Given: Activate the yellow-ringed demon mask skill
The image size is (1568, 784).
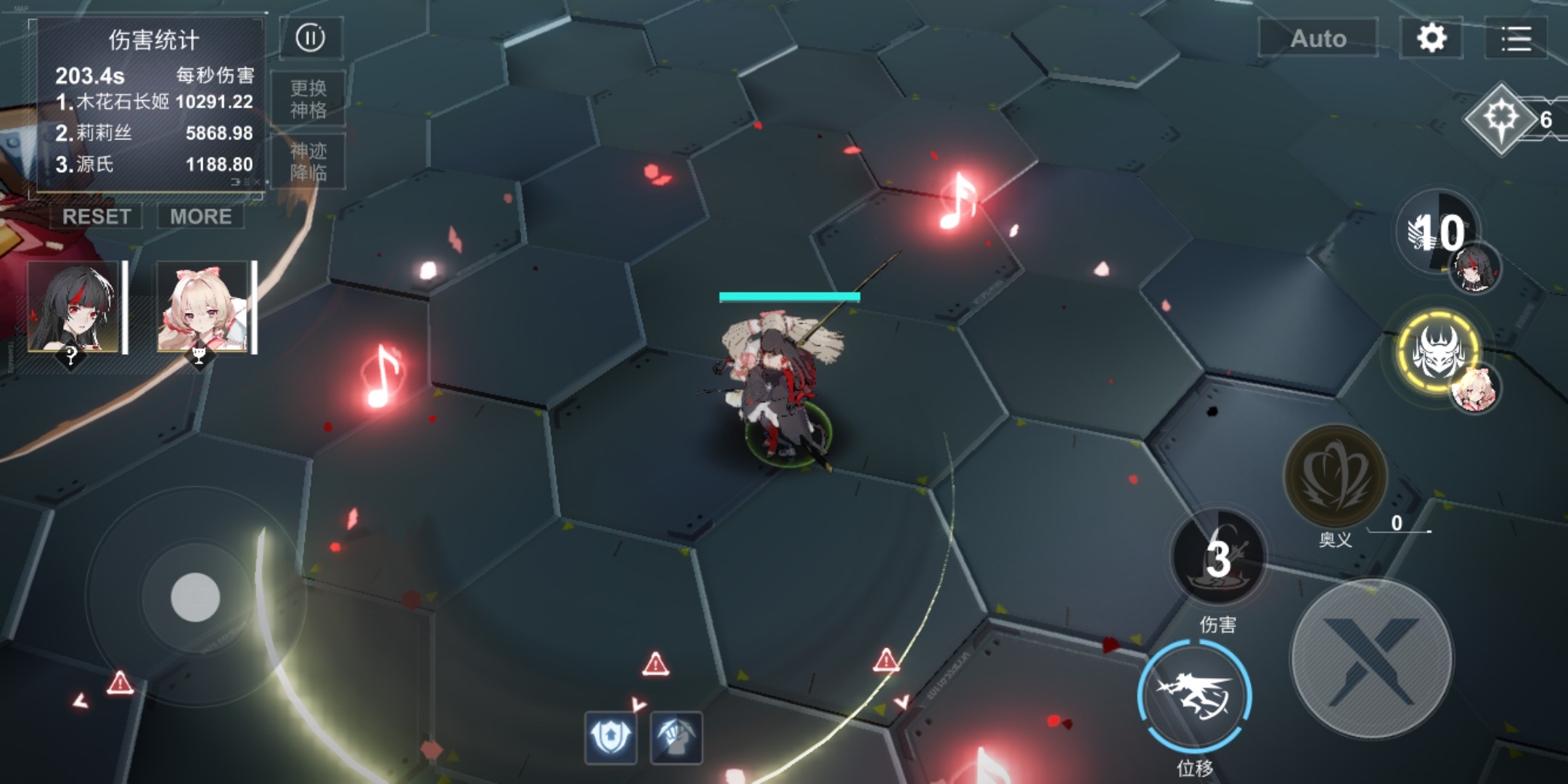Looking at the screenshot, I should coord(1437,352).
